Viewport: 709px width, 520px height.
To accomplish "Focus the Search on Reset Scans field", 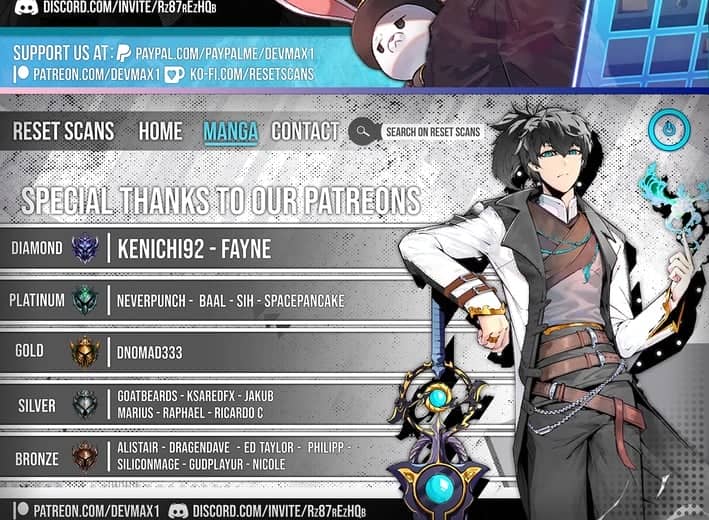I will [x=432, y=132].
